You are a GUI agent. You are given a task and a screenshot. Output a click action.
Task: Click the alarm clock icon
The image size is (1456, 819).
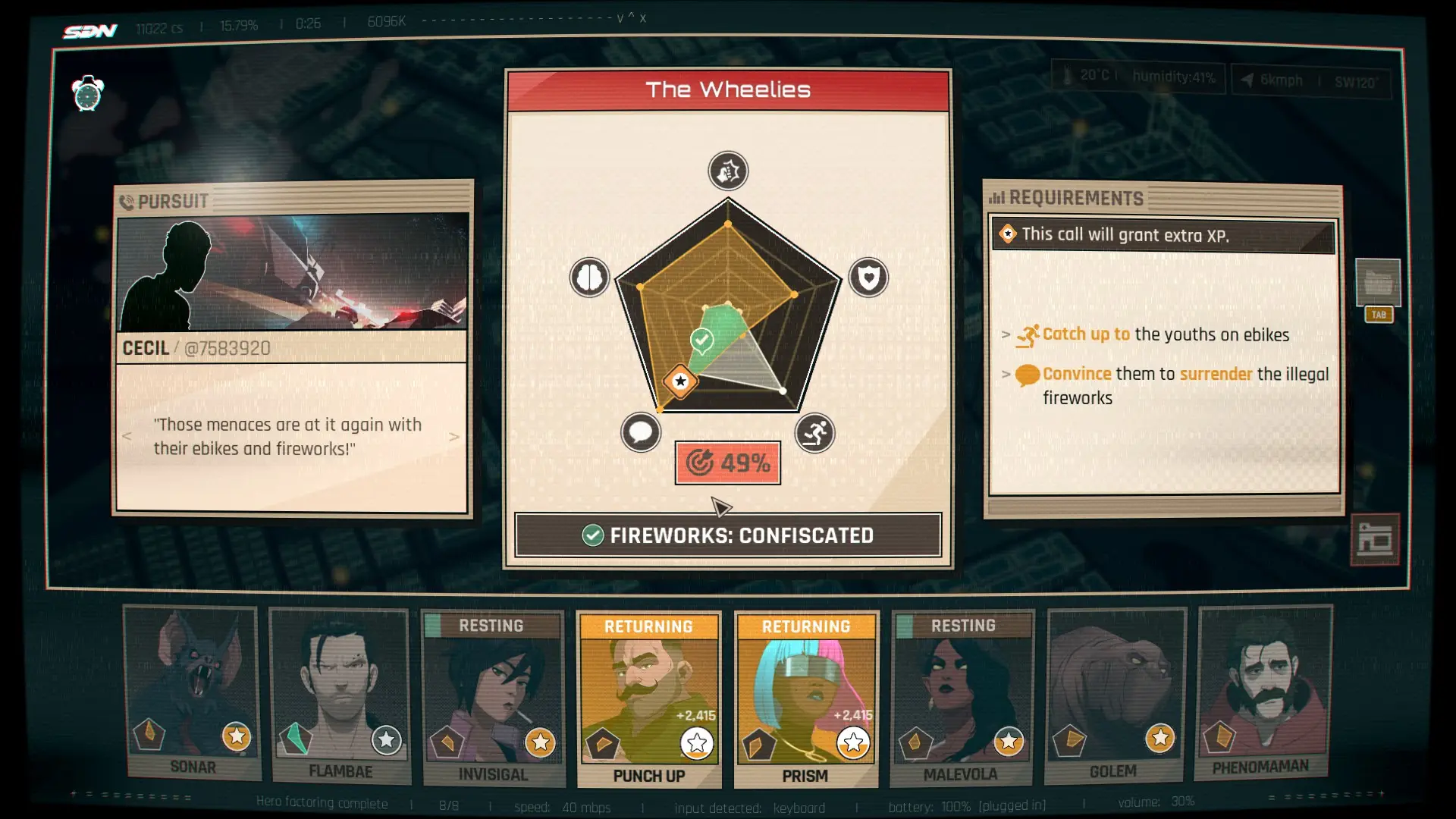[x=88, y=94]
